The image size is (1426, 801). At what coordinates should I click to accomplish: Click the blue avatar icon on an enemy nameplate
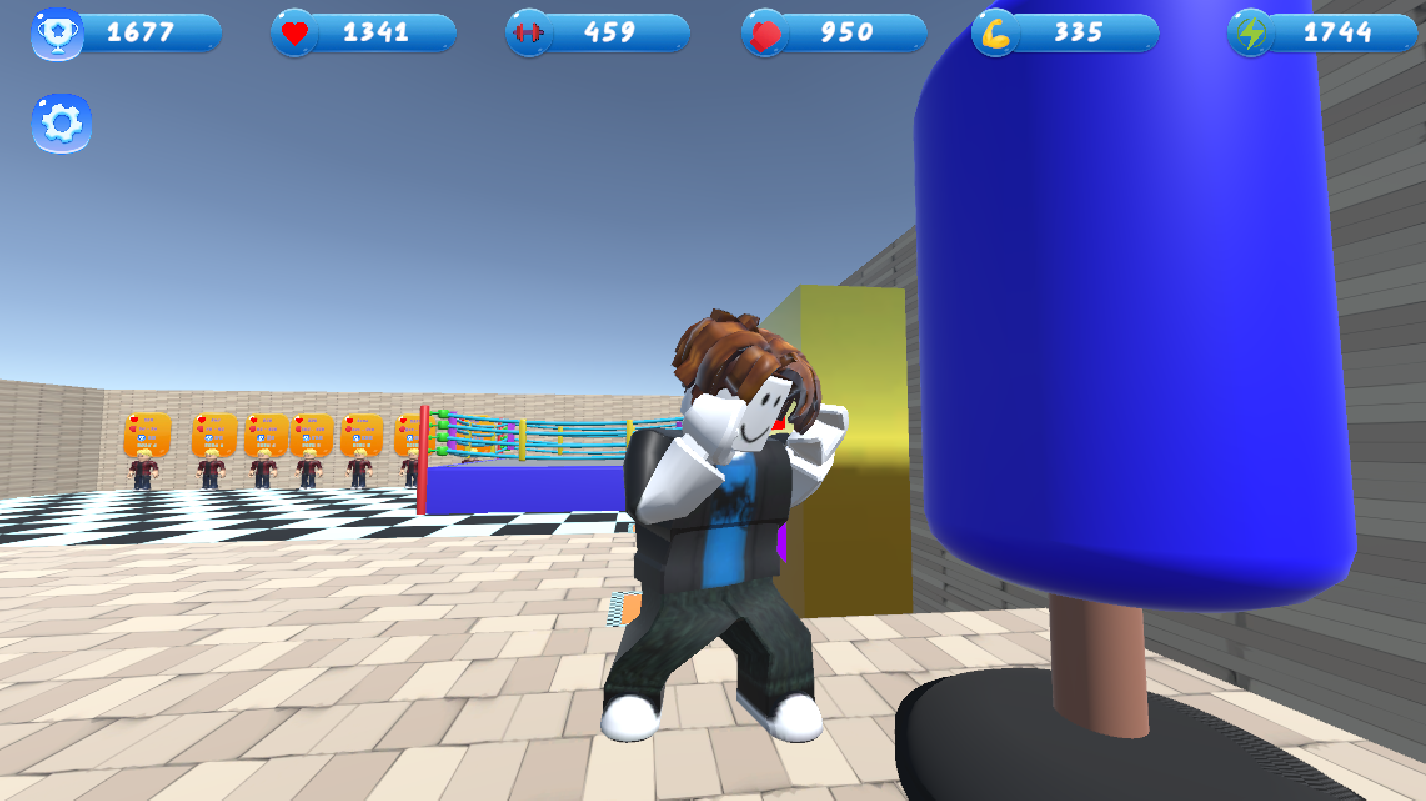139,436
